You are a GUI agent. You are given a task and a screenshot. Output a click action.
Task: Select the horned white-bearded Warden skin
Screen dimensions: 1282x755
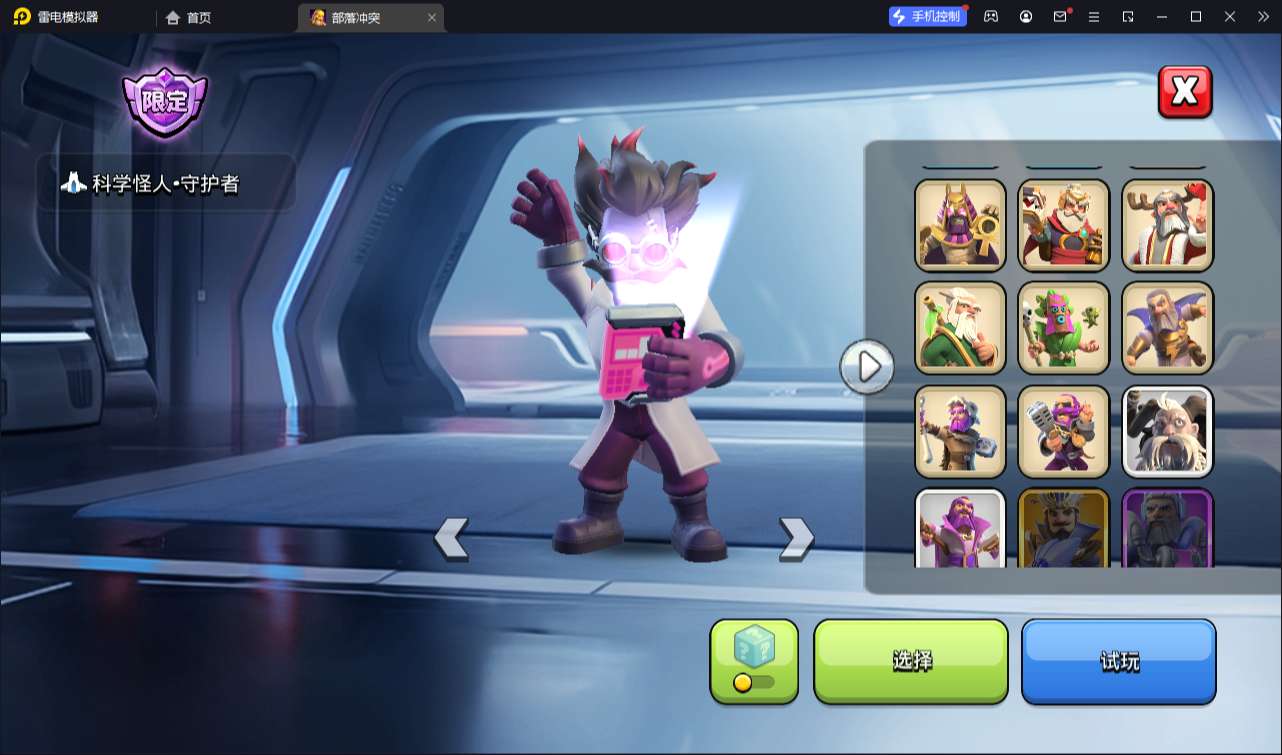1167,431
